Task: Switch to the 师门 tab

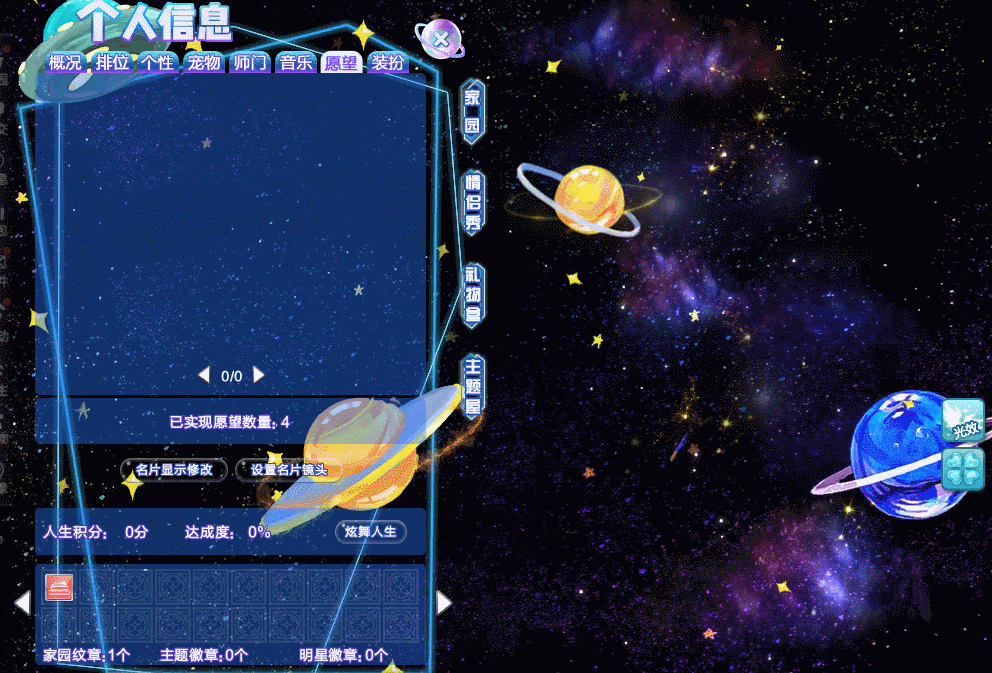Action: pyautogui.click(x=249, y=63)
